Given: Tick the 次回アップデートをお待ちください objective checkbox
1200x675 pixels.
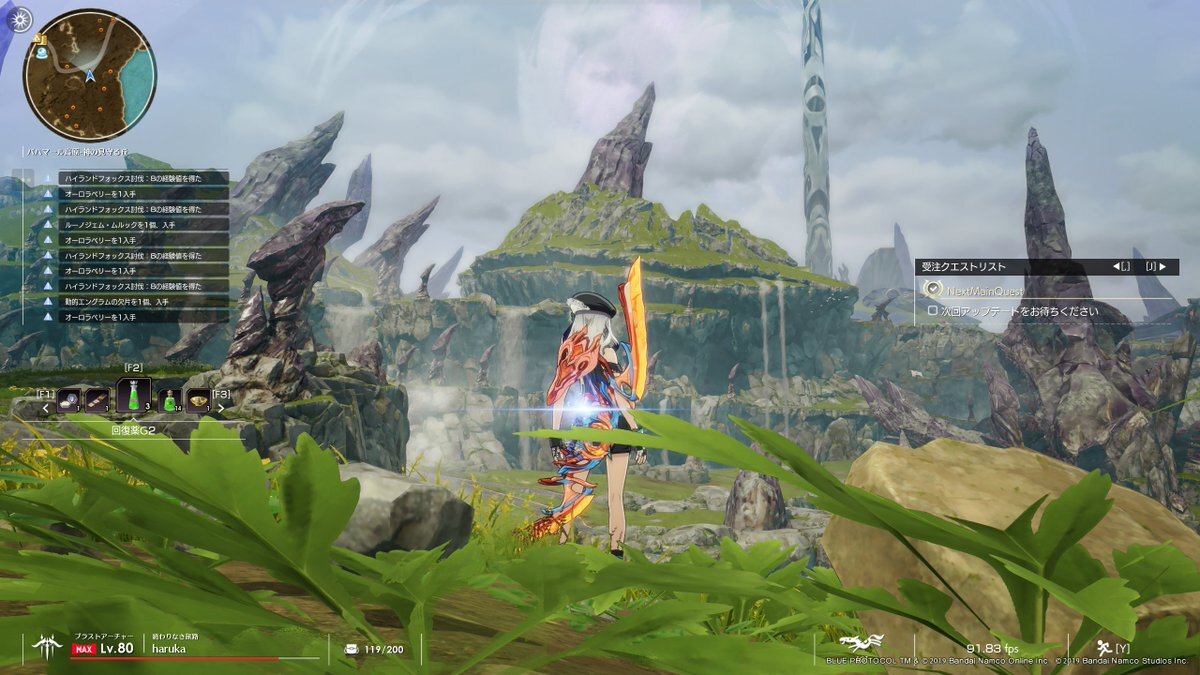Looking at the screenshot, I should 933,311.
